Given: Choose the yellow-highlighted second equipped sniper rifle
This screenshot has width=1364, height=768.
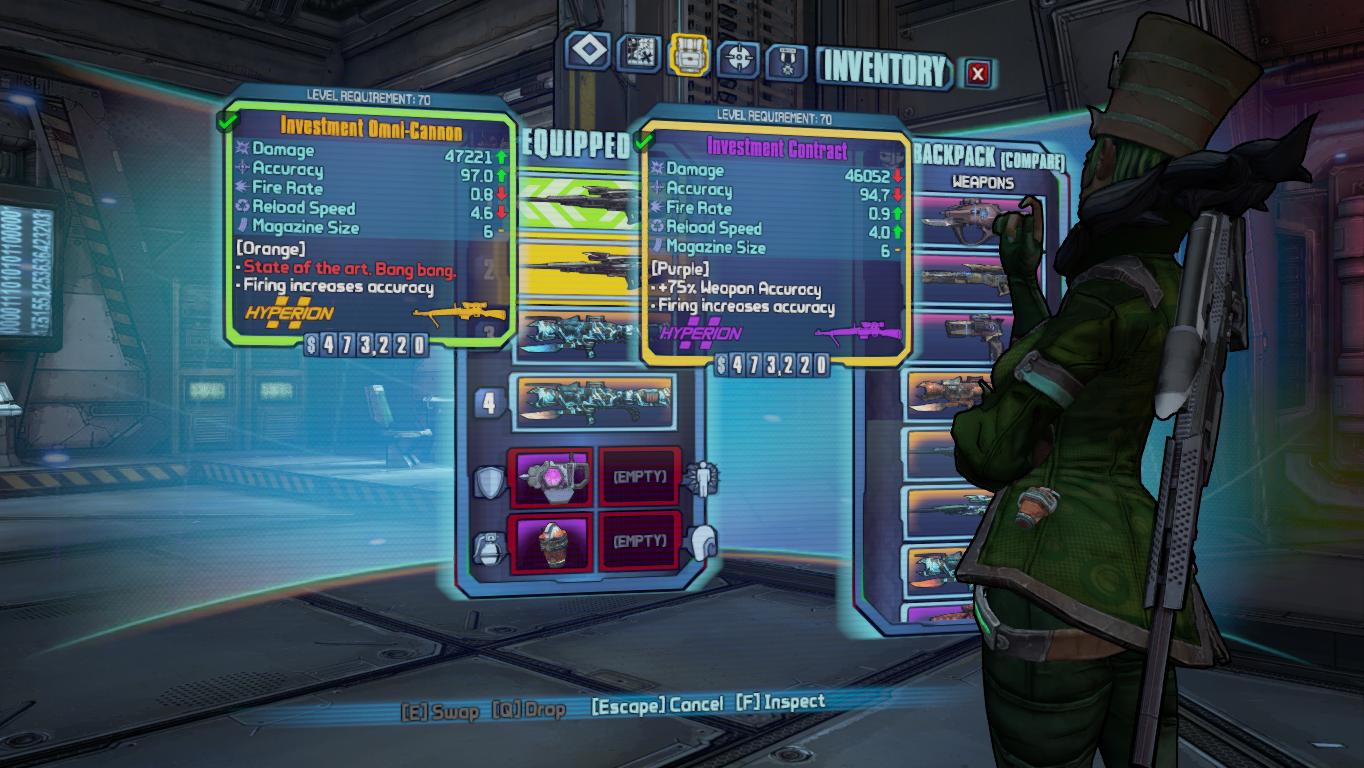Looking at the screenshot, I should [580, 267].
